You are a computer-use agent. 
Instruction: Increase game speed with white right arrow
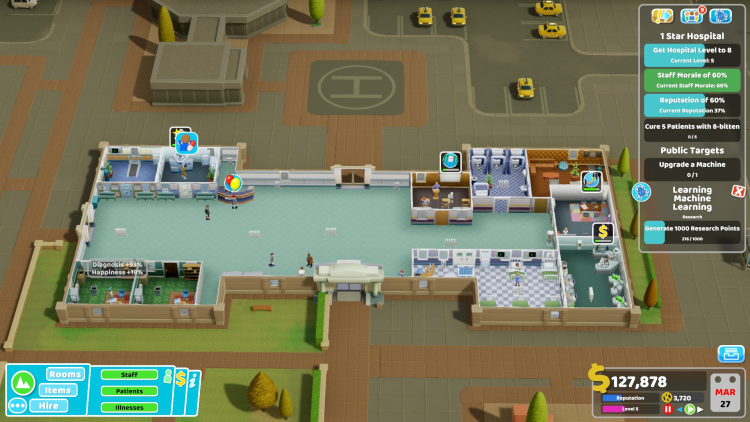(700, 409)
